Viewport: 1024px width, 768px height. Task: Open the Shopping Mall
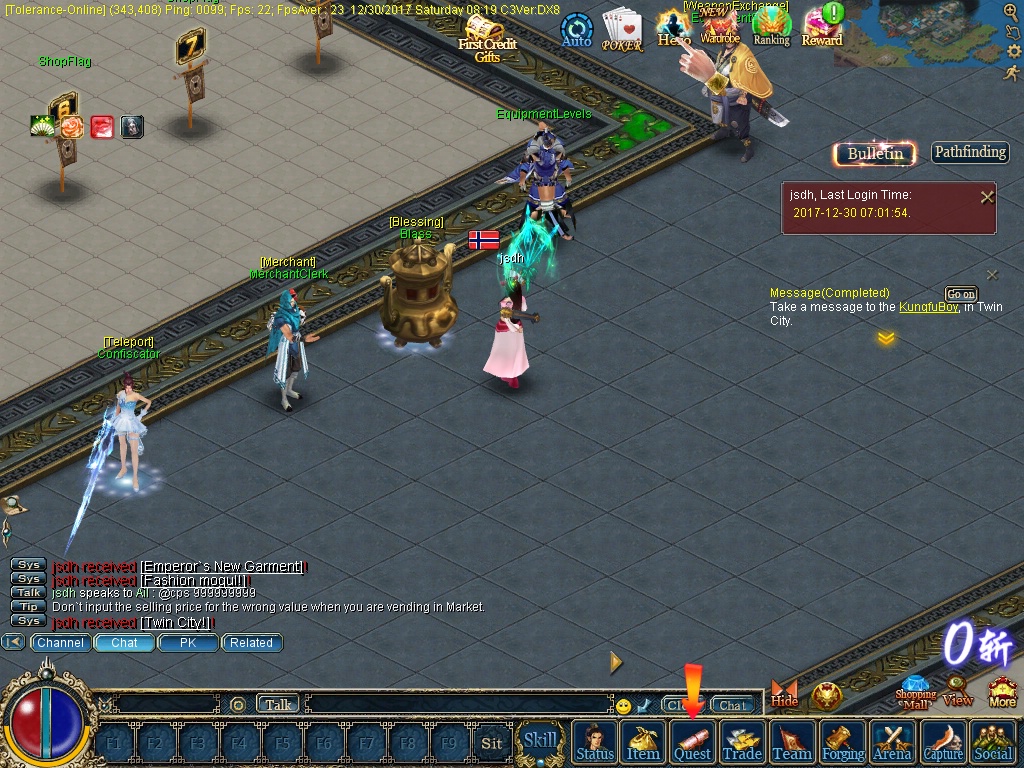point(915,690)
